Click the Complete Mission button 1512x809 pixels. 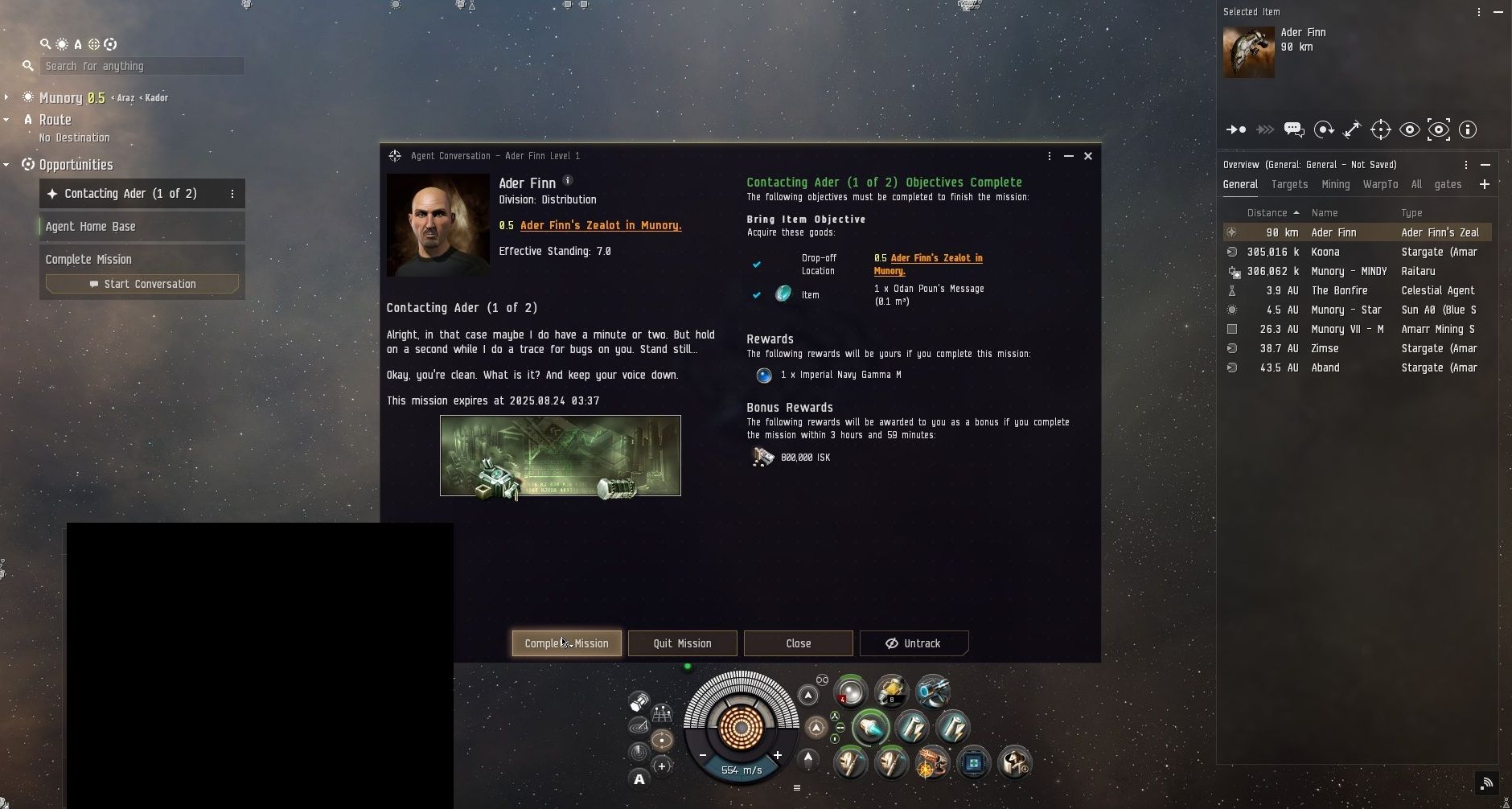point(566,643)
